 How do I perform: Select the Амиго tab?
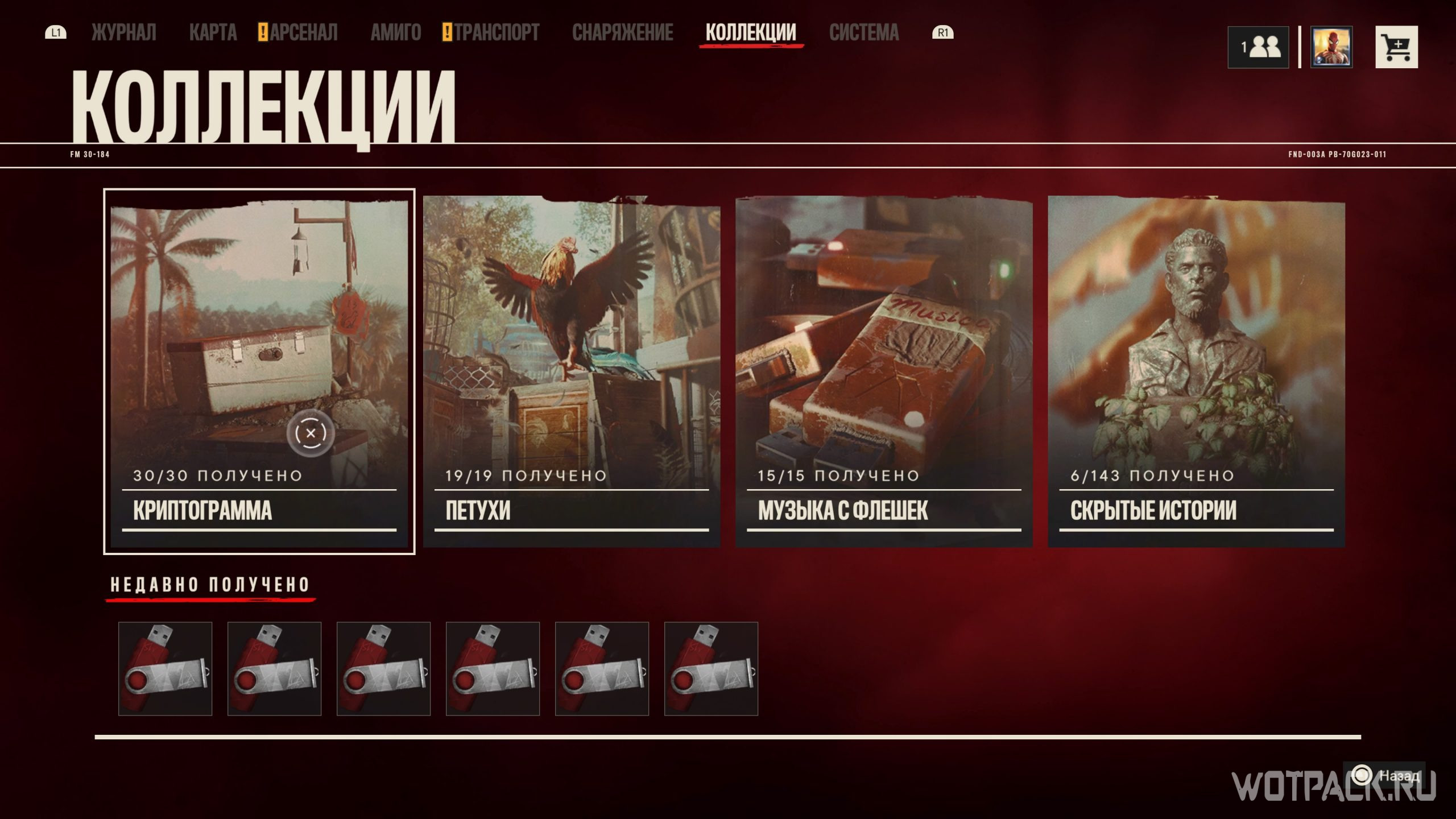click(396, 32)
